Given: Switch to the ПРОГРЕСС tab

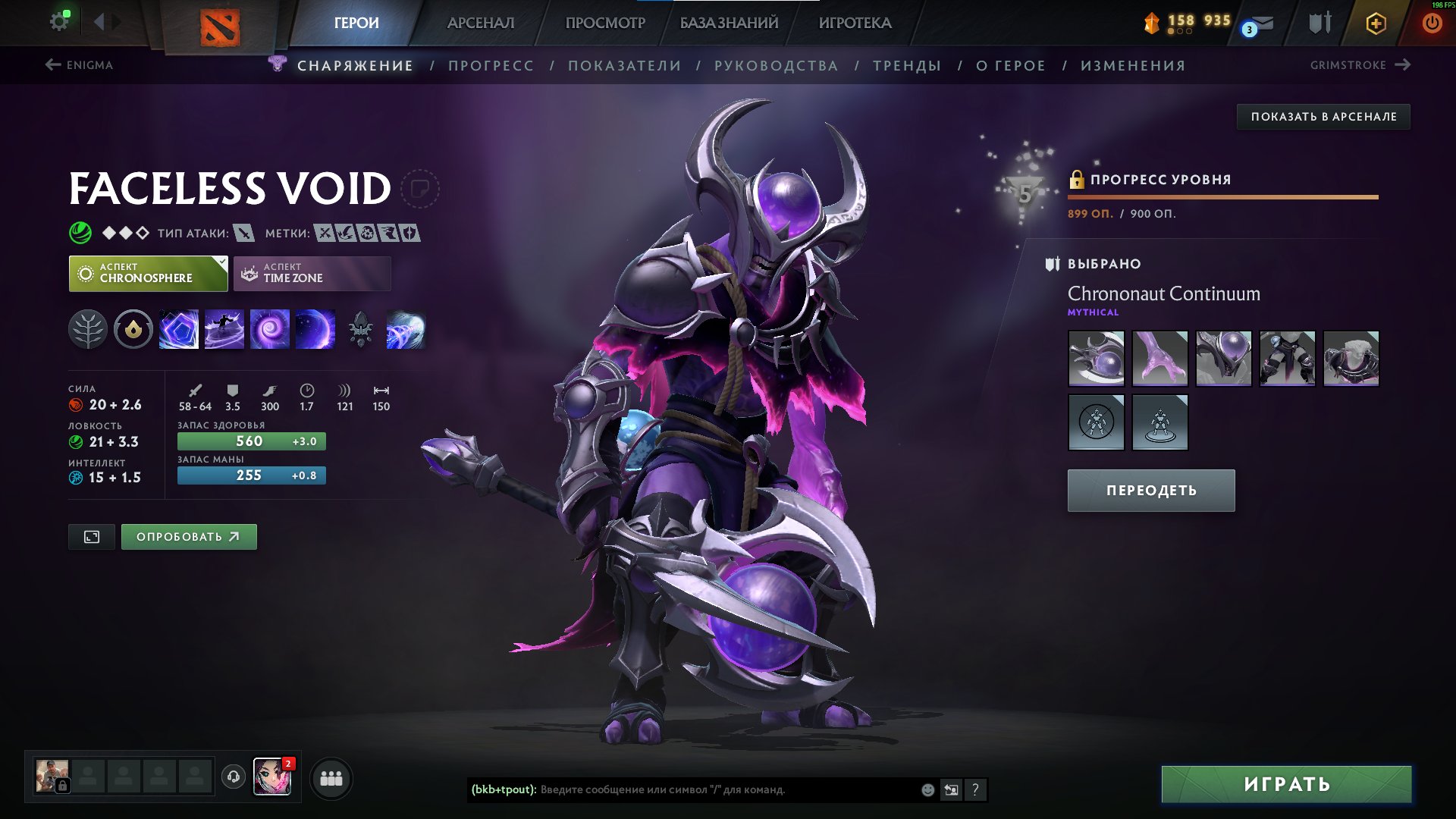Looking at the screenshot, I should [x=490, y=65].
